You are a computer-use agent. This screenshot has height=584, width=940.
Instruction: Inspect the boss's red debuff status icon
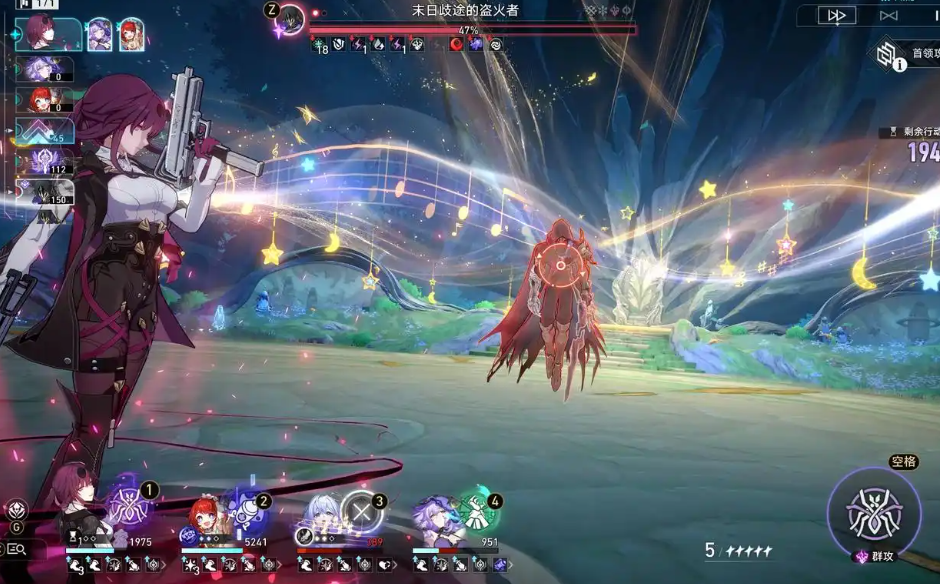pos(457,44)
